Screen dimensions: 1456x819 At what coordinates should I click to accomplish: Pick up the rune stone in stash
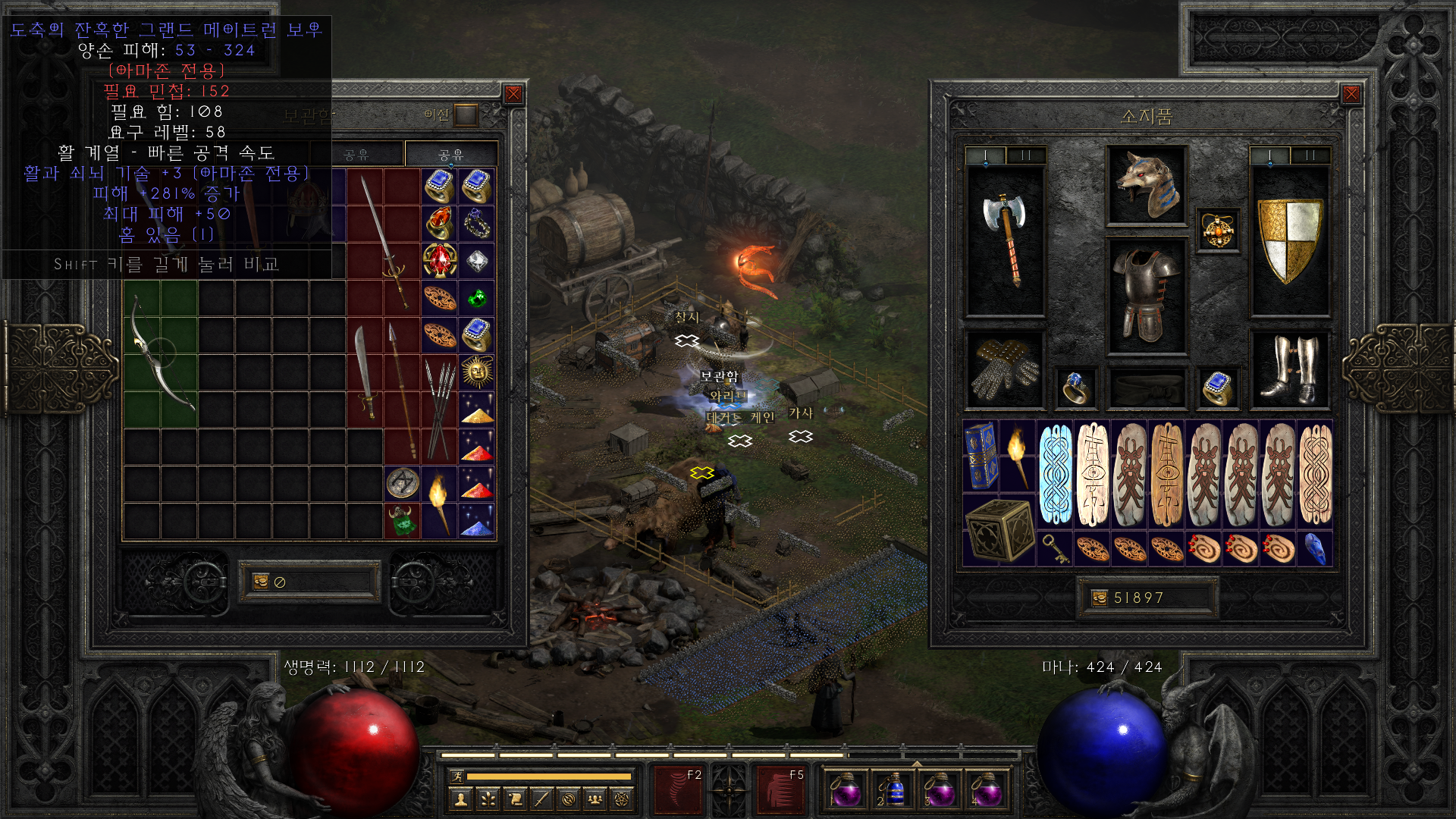coord(403,483)
